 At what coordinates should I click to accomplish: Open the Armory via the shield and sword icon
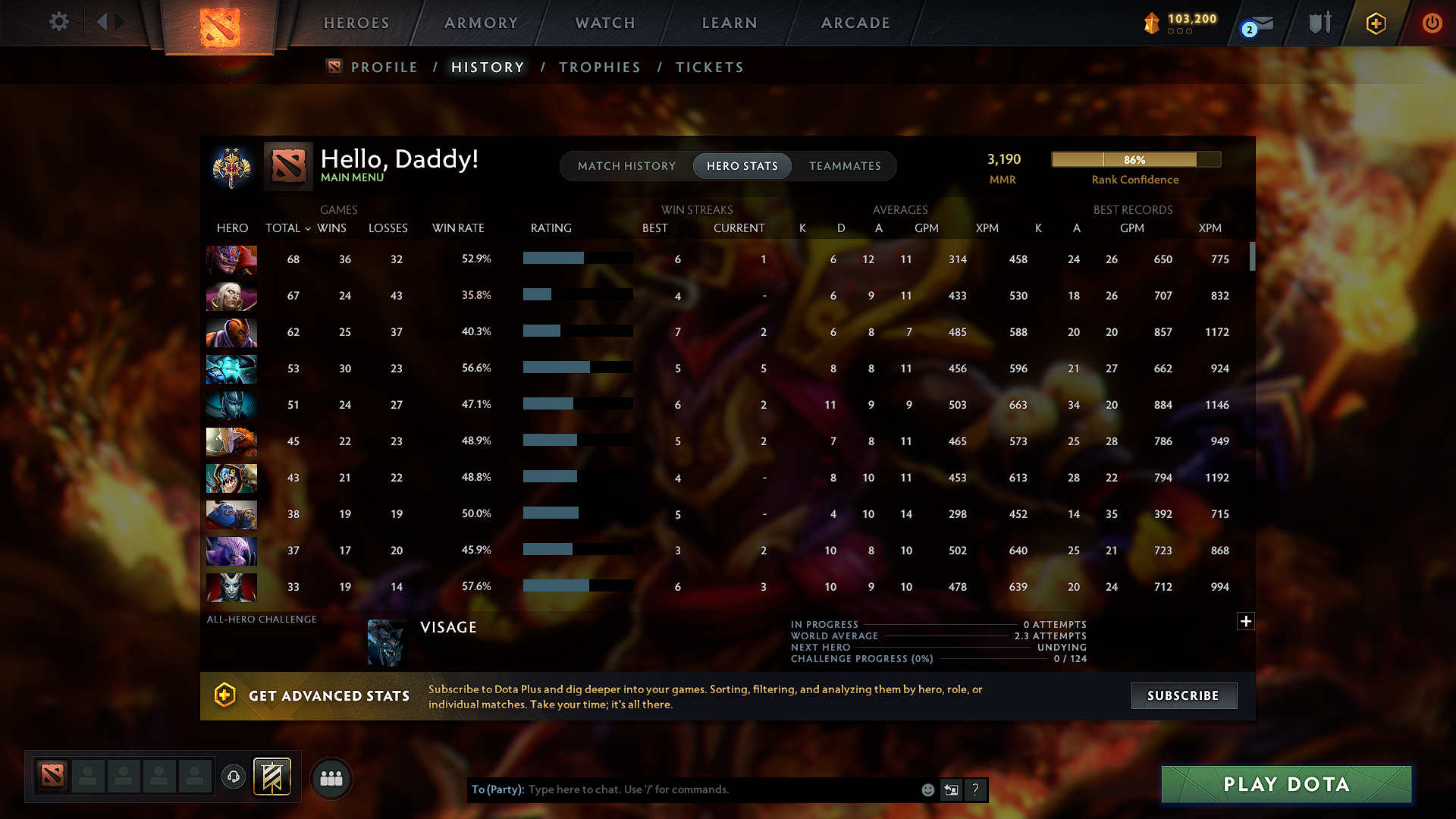pyautogui.click(x=1319, y=23)
